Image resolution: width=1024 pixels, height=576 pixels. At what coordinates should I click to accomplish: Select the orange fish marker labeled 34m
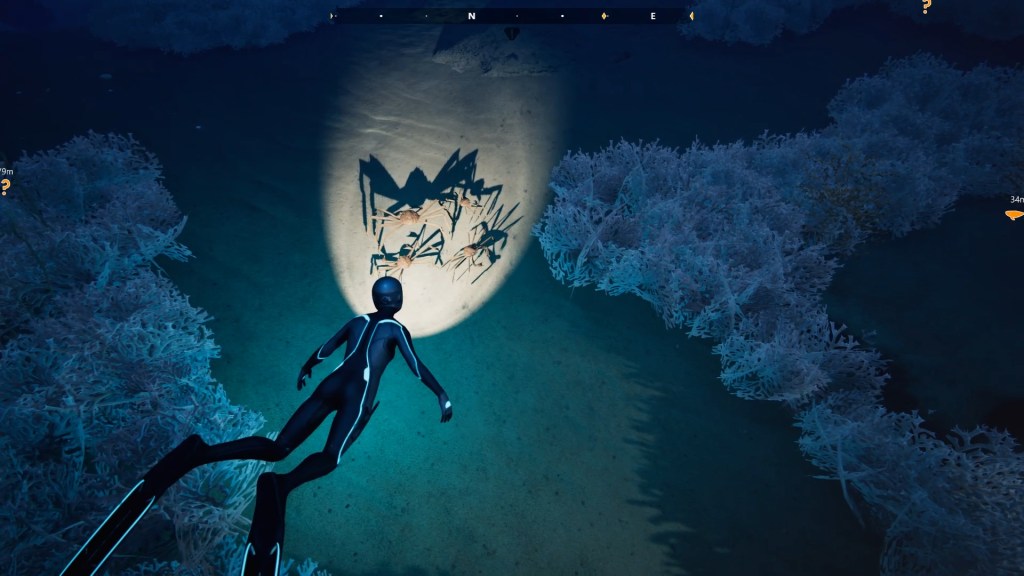[x=1014, y=214]
